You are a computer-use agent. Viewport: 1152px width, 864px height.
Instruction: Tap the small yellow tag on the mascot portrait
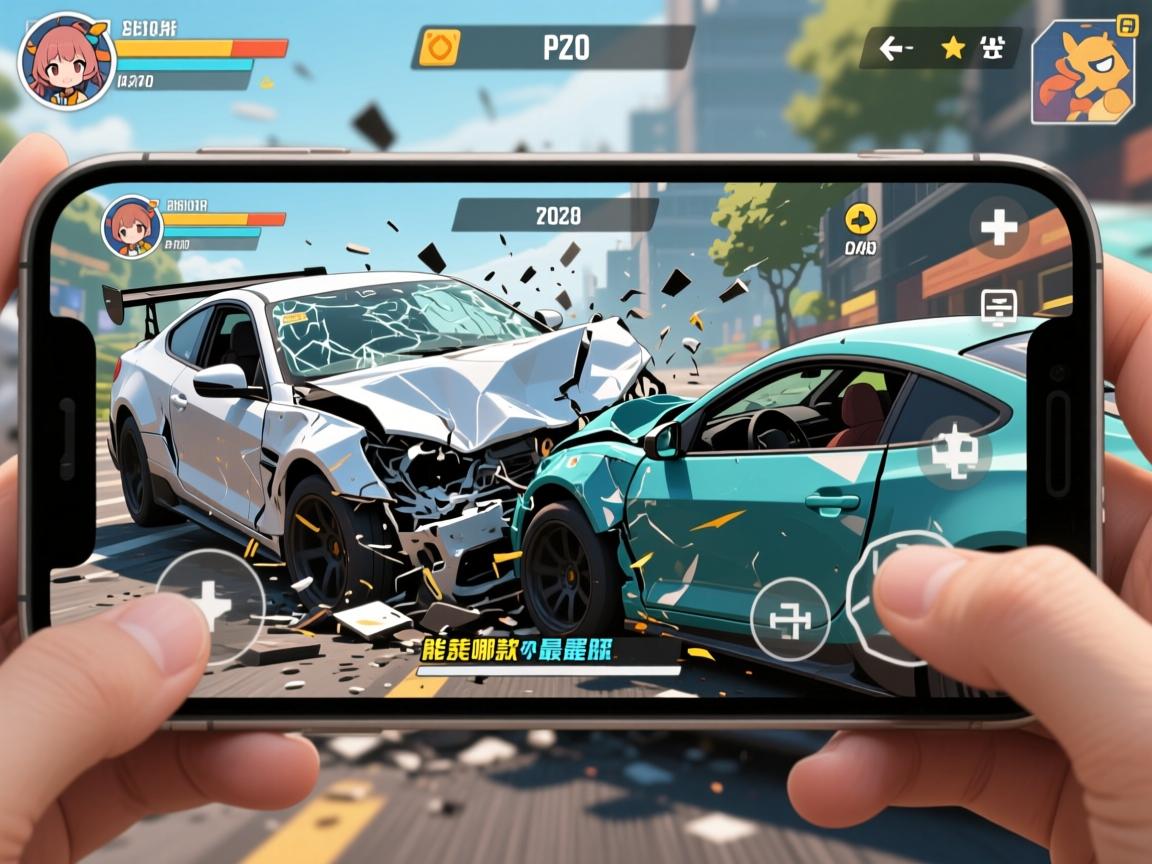pyautogui.click(x=1127, y=25)
